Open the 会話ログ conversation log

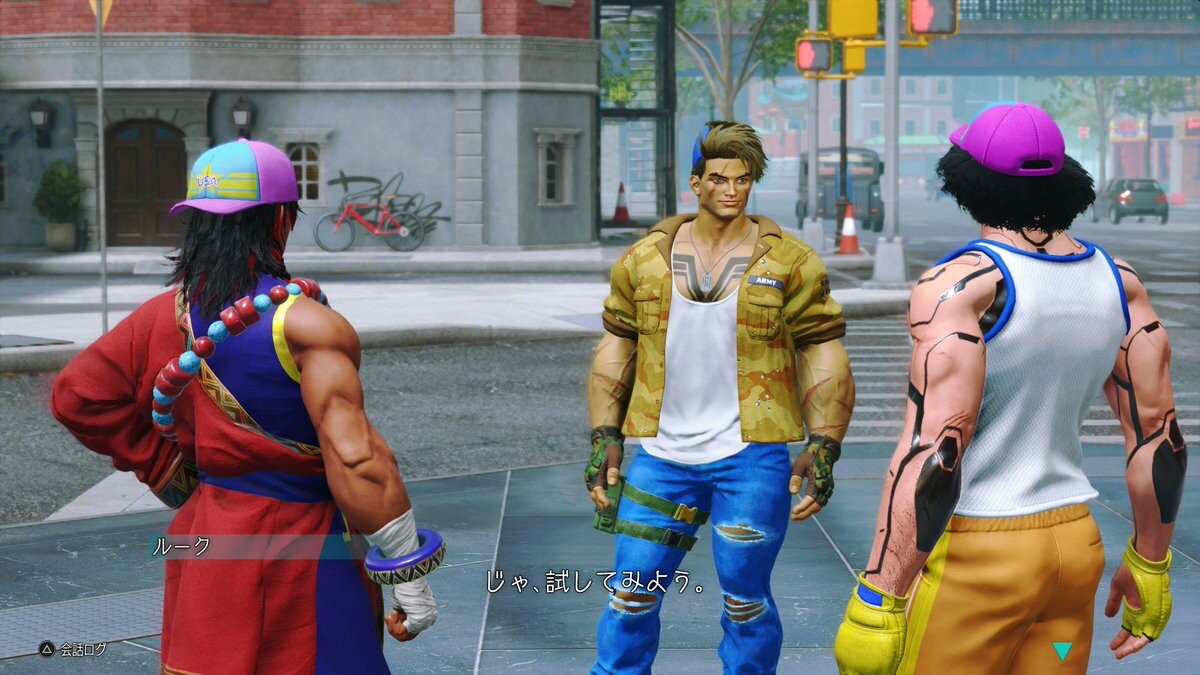tap(72, 649)
